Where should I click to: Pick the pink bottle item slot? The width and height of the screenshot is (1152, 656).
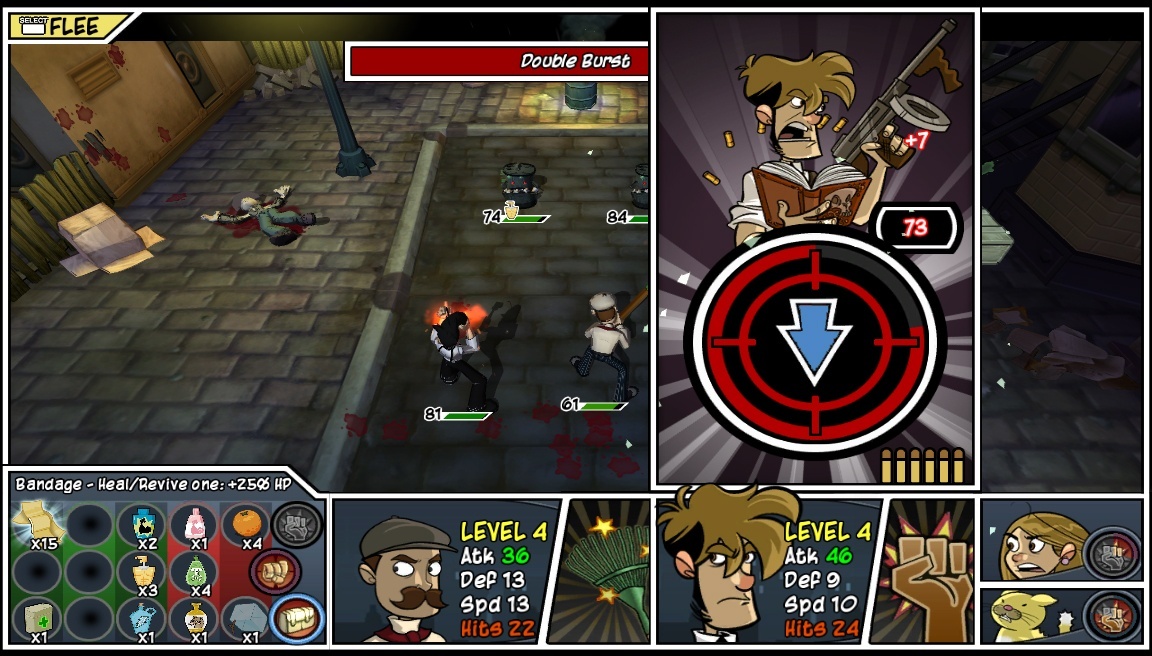pyautogui.click(x=194, y=524)
